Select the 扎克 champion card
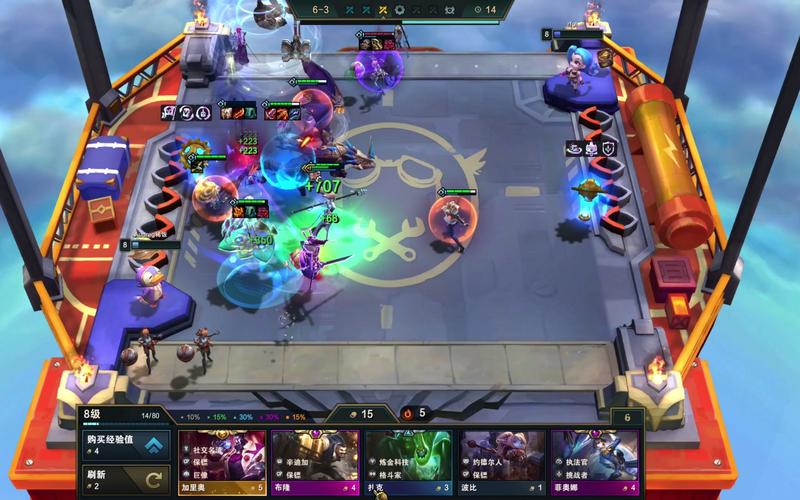Image resolution: width=800 pixels, height=500 pixels. 407,461
